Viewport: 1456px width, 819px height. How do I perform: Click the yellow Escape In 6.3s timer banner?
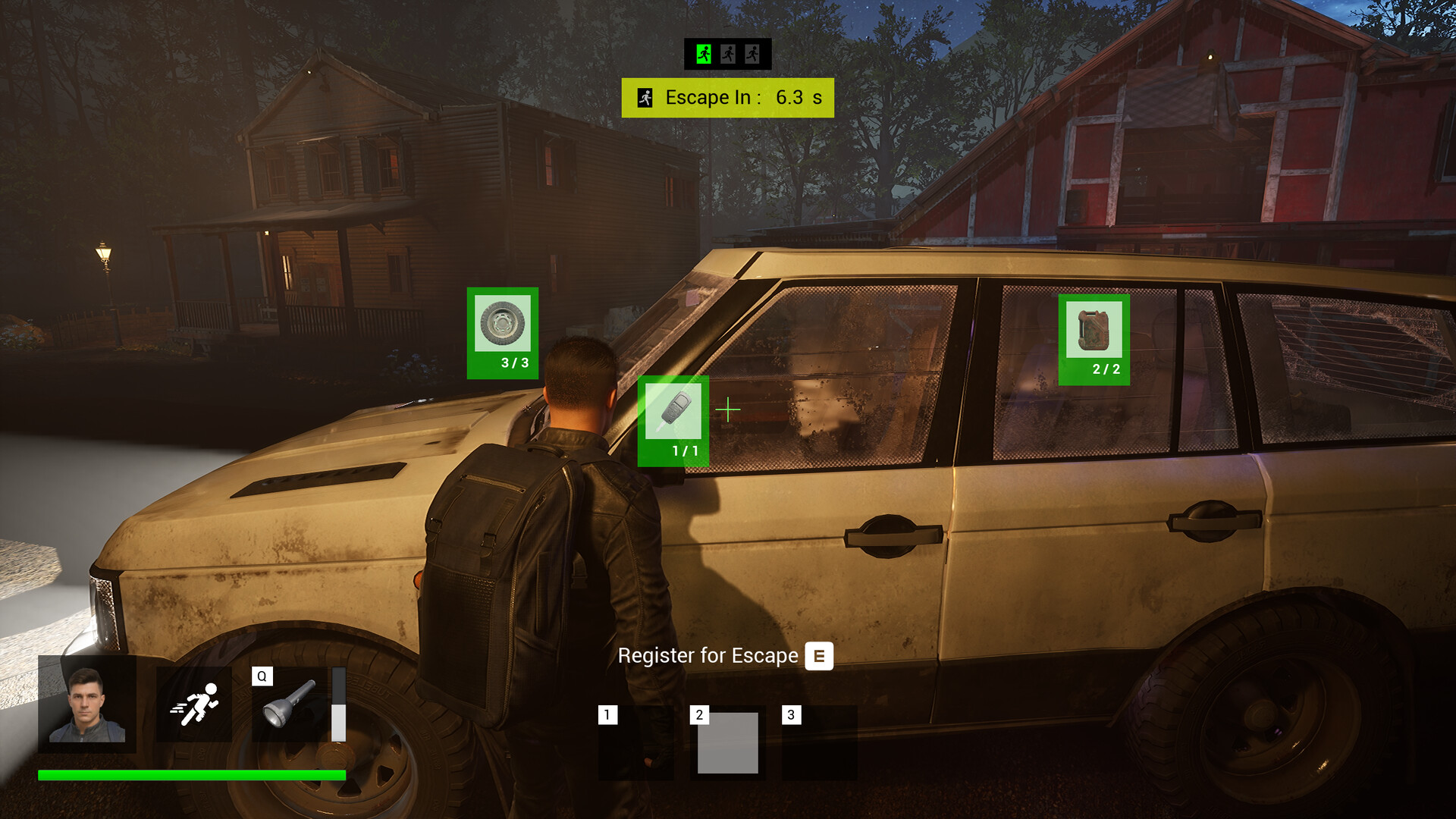[728, 97]
